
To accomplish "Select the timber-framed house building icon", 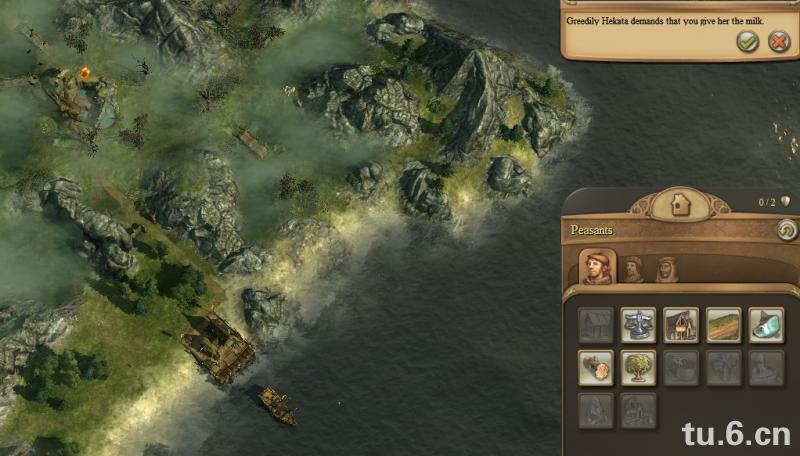I will point(681,325).
